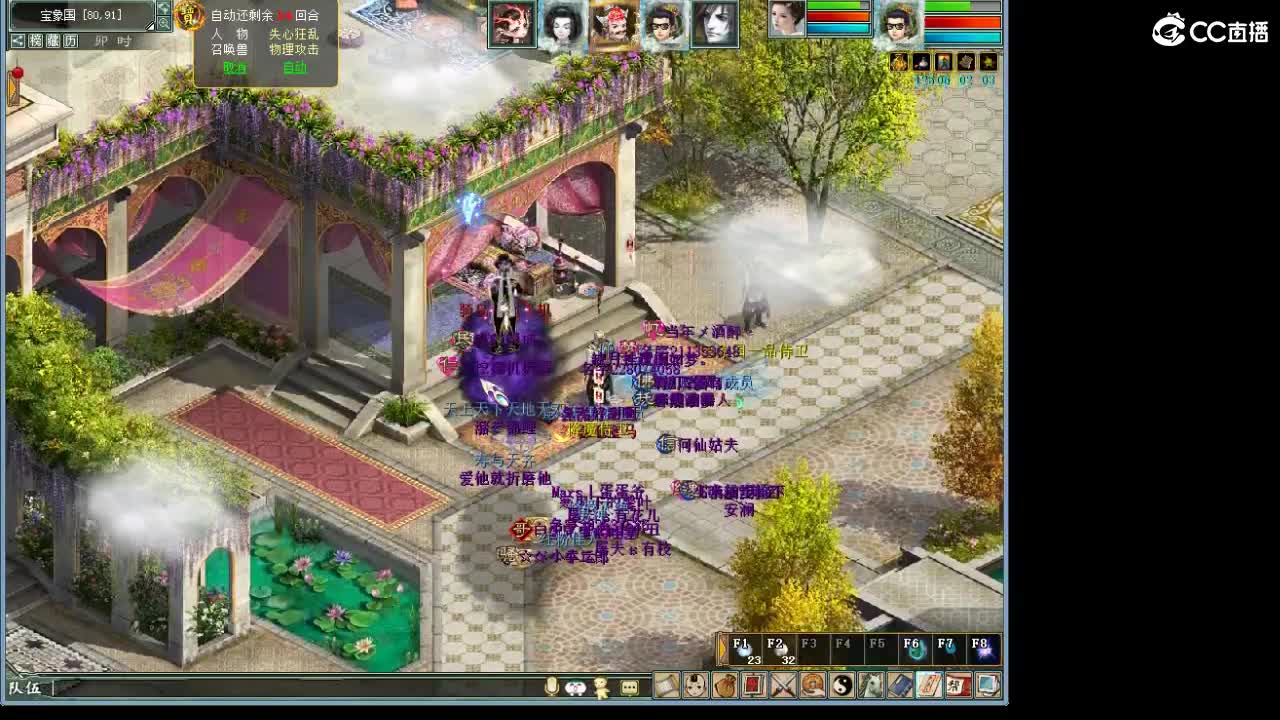This screenshot has height=720, width=1280.
Task: Switch to the 召唤兽 option in auto-battle panel
Action: coord(230,48)
